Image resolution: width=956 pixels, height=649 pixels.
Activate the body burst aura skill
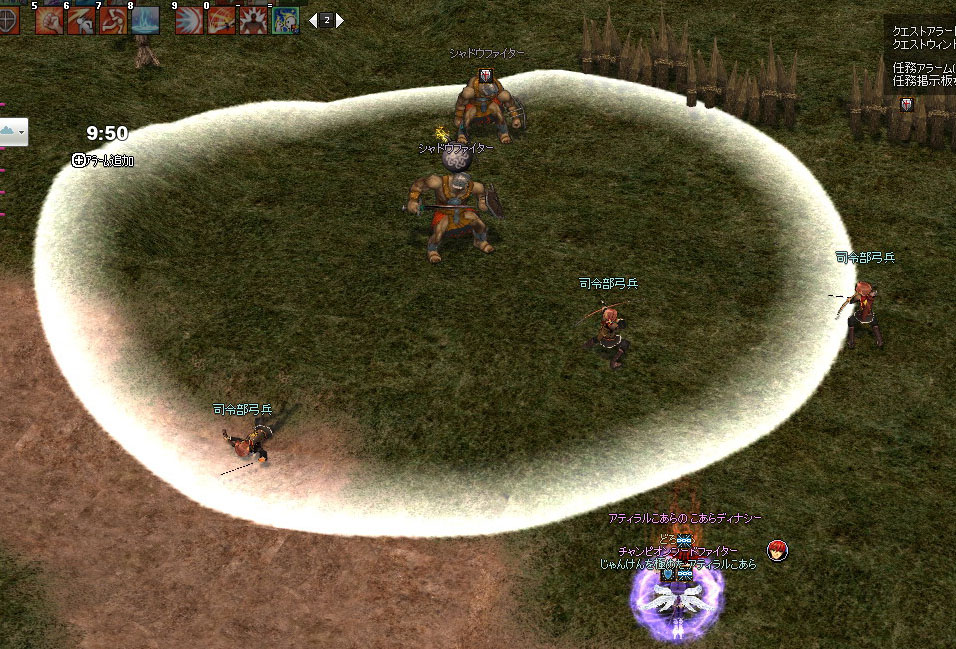click(x=253, y=20)
